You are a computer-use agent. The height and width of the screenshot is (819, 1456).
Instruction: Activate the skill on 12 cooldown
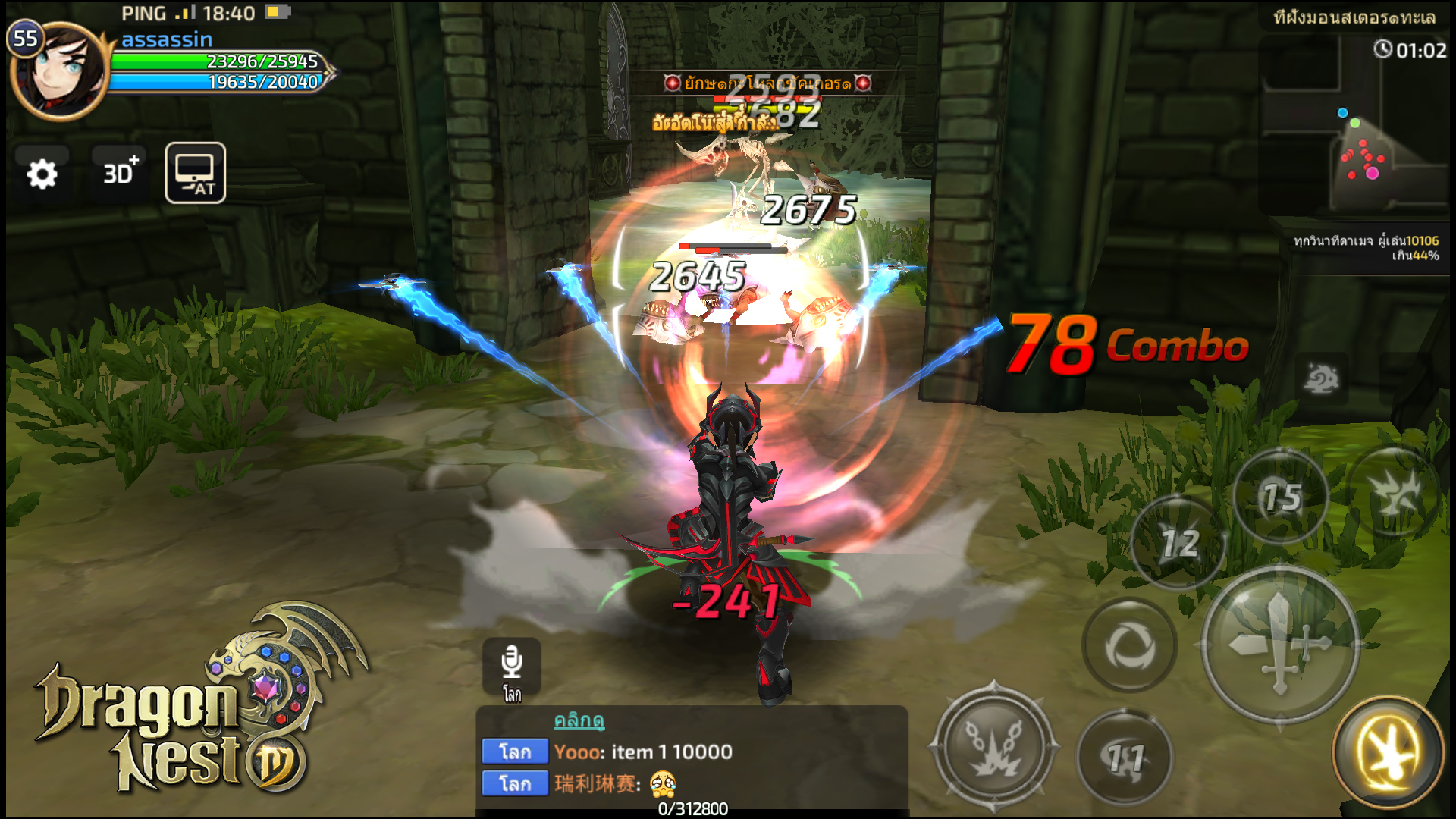pos(1178,543)
